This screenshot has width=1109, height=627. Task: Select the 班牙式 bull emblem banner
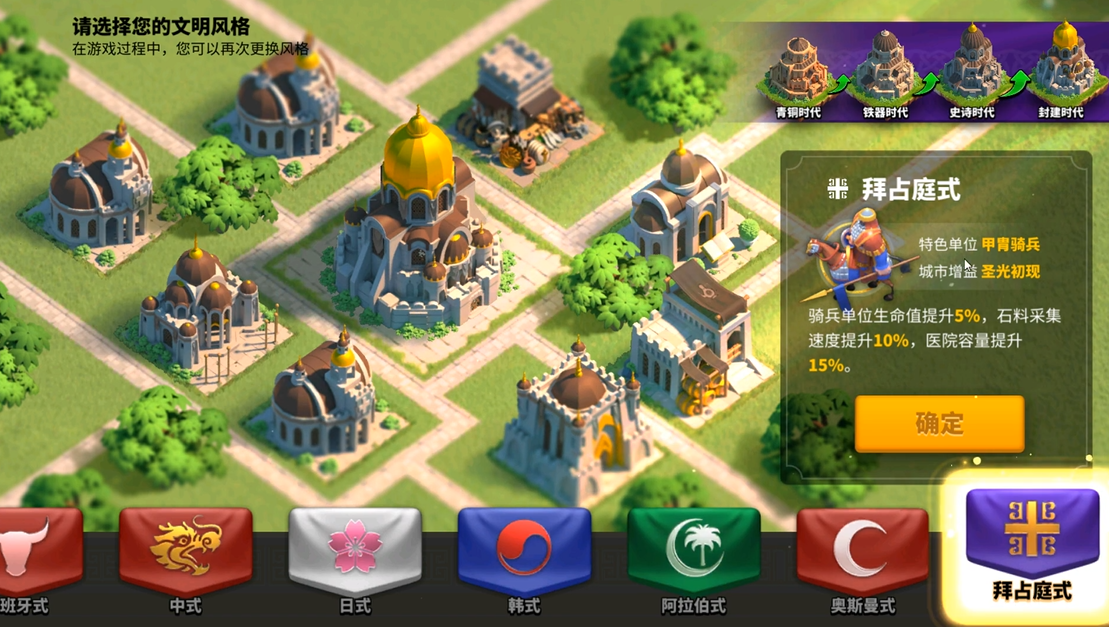tap(35, 554)
